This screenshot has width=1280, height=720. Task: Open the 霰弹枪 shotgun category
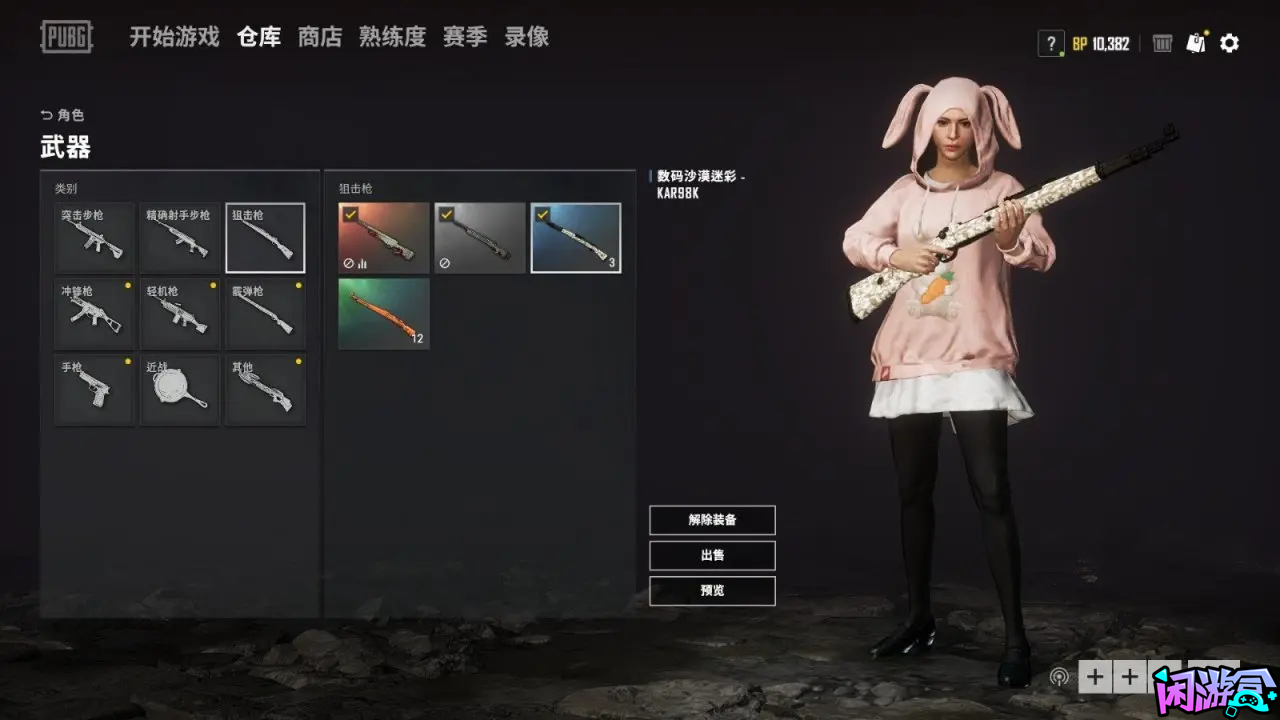(266, 314)
